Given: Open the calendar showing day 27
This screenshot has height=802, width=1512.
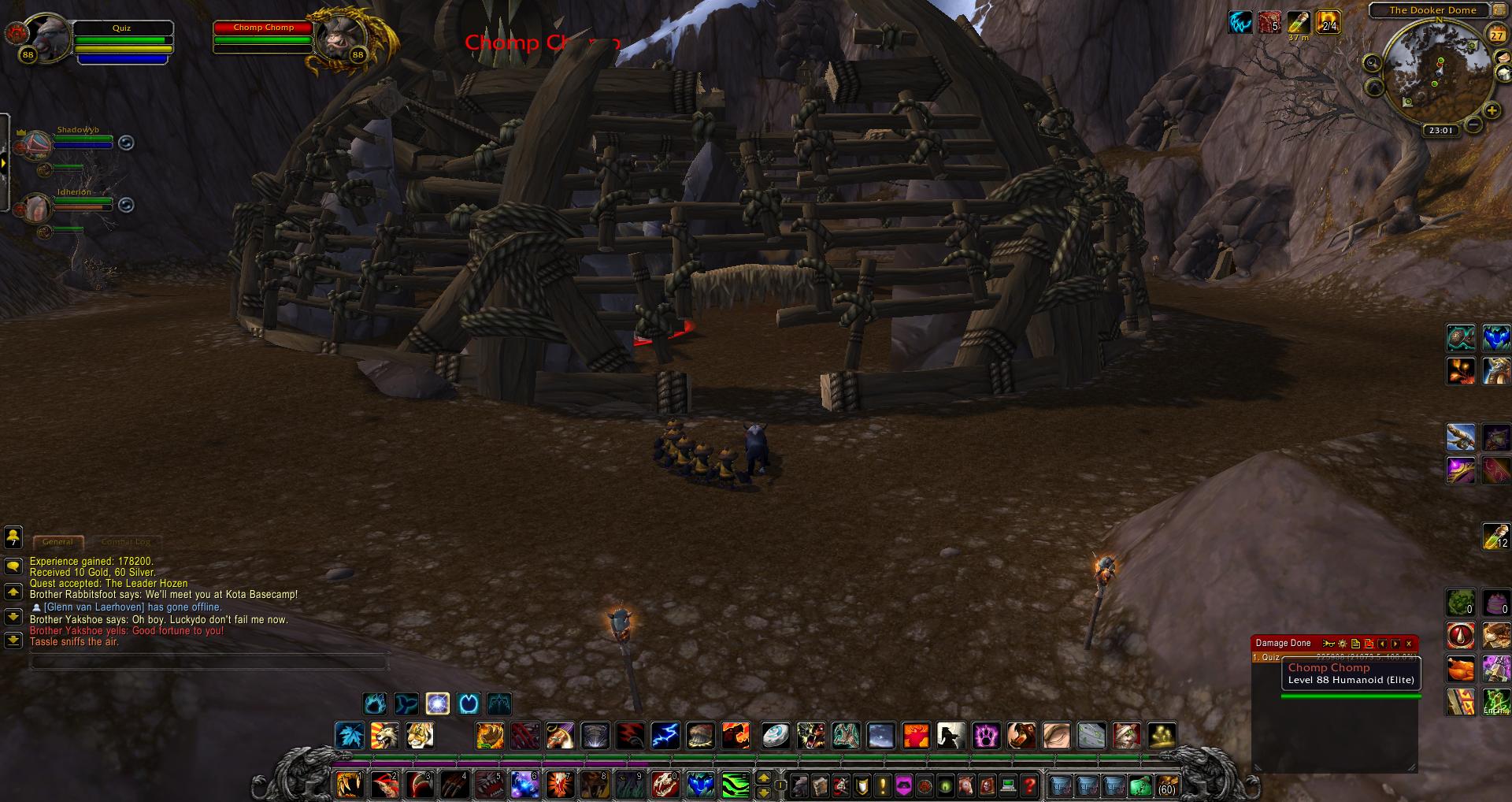Looking at the screenshot, I should (x=1497, y=35).
